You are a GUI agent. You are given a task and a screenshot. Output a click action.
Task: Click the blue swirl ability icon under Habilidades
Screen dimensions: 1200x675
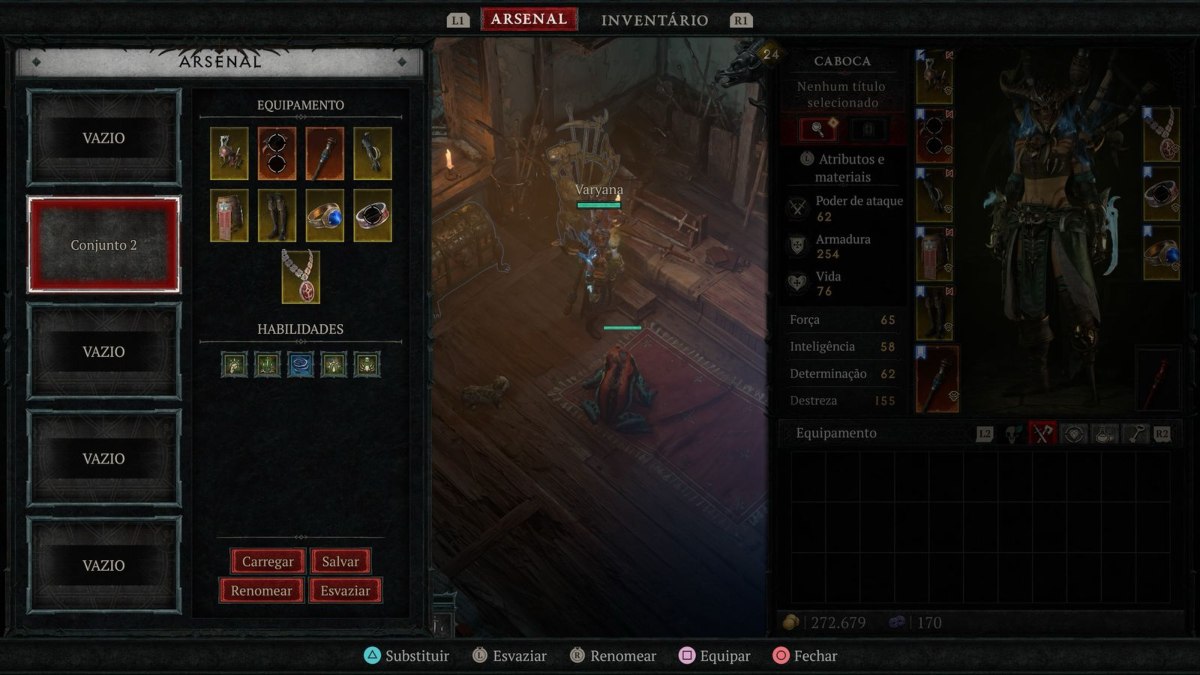click(x=301, y=364)
